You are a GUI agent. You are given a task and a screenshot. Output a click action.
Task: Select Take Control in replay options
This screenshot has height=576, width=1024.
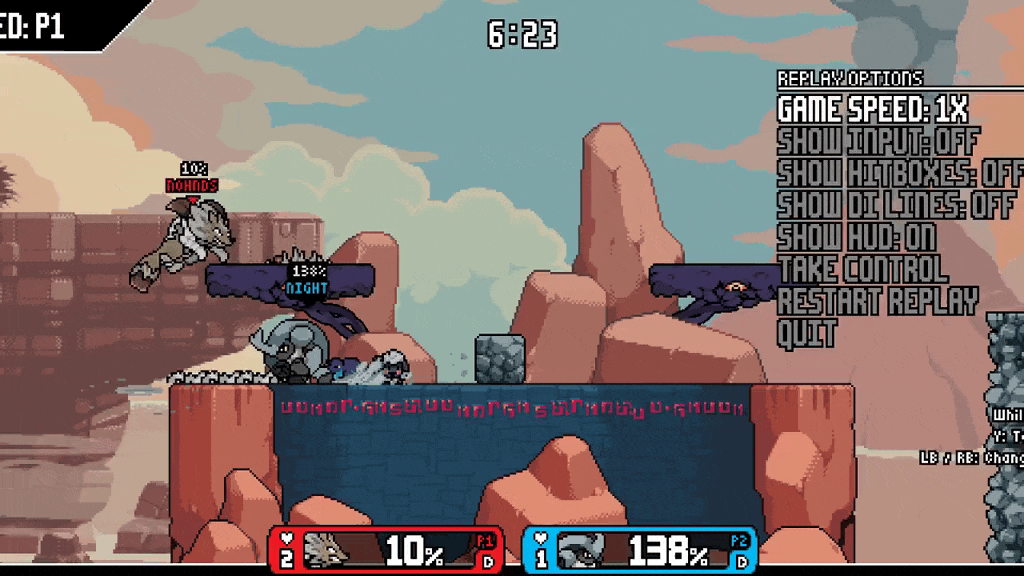tap(862, 269)
